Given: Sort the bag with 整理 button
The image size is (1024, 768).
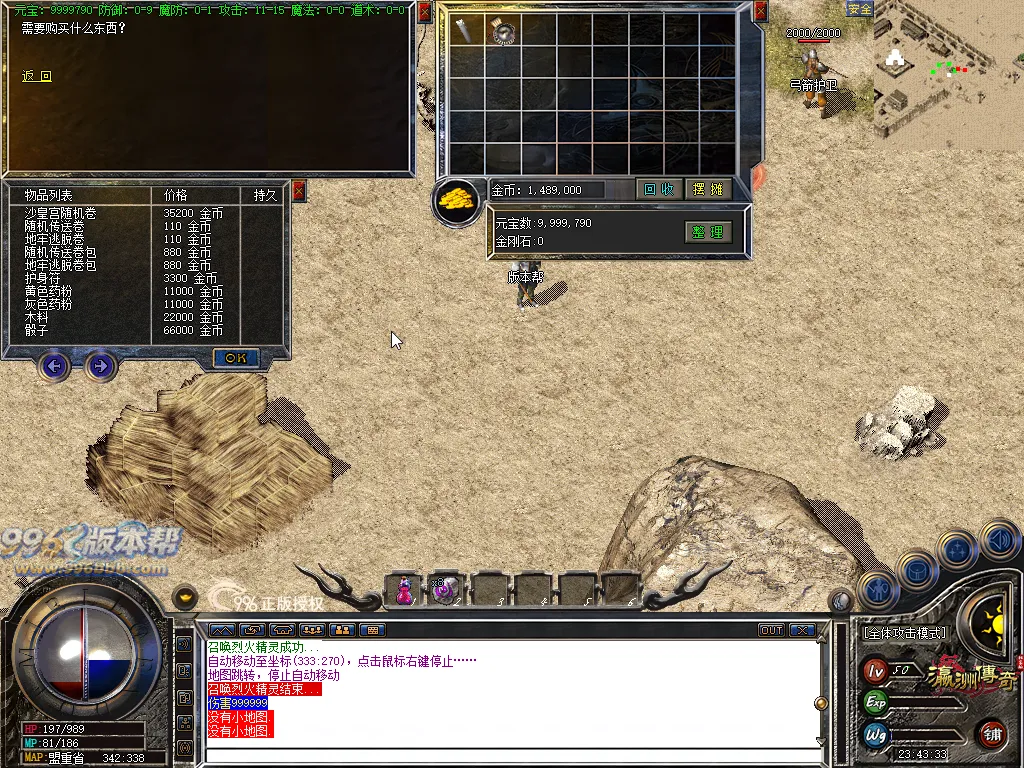Looking at the screenshot, I should pyautogui.click(x=708, y=232).
